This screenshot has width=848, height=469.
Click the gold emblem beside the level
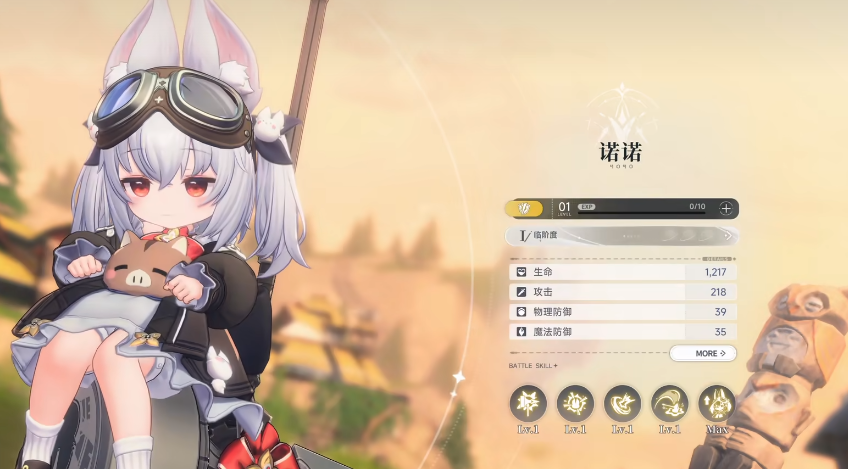click(x=525, y=208)
